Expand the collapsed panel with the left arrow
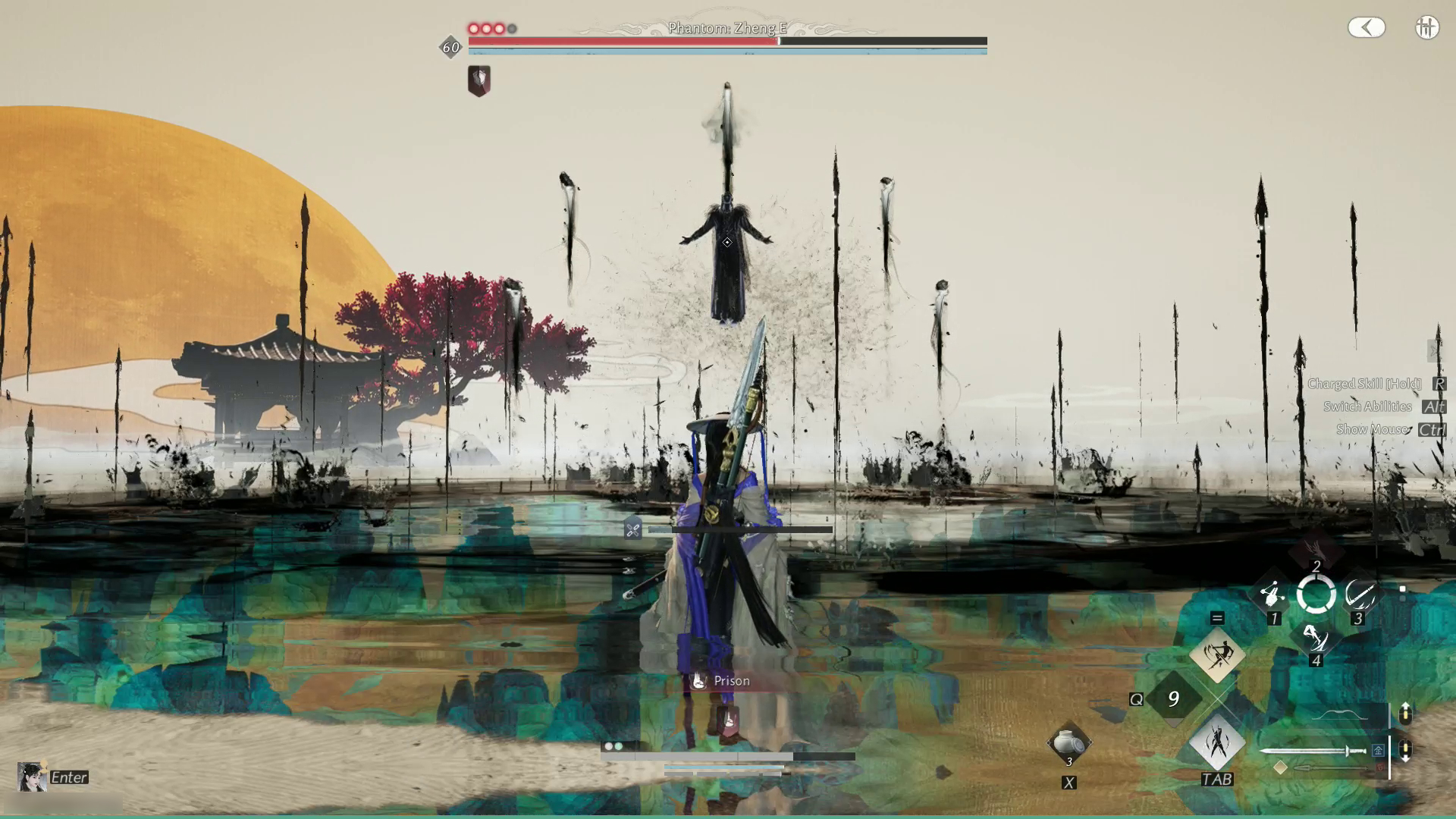The image size is (1456, 819). tap(1367, 28)
